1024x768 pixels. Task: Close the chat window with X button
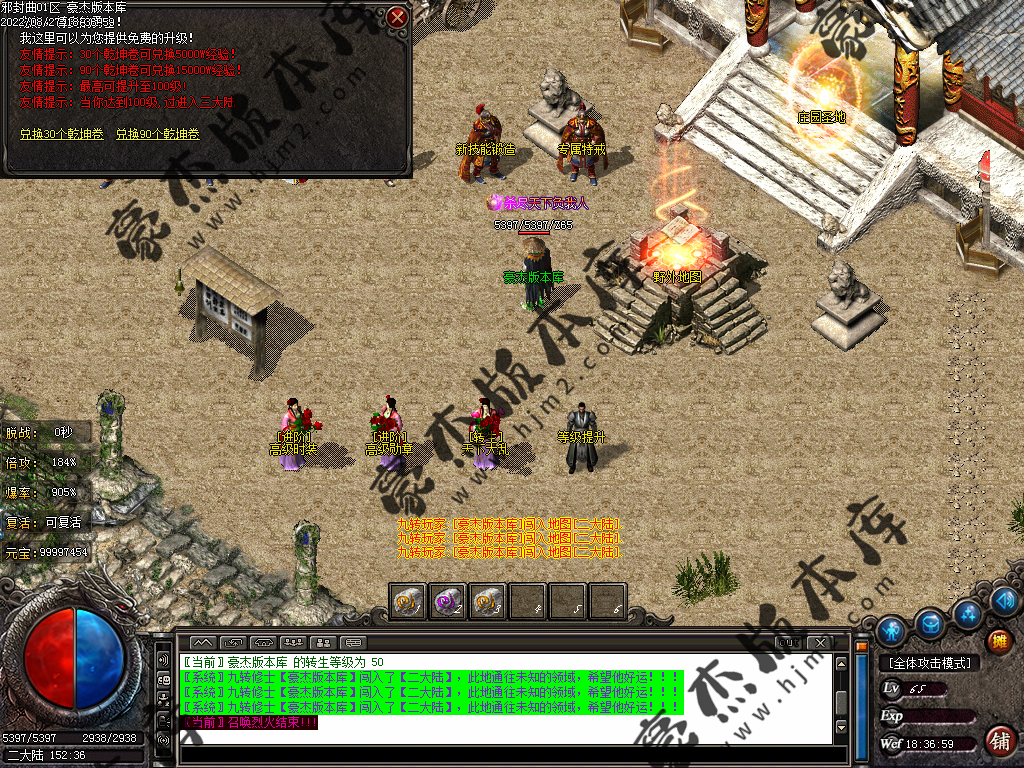(x=820, y=641)
